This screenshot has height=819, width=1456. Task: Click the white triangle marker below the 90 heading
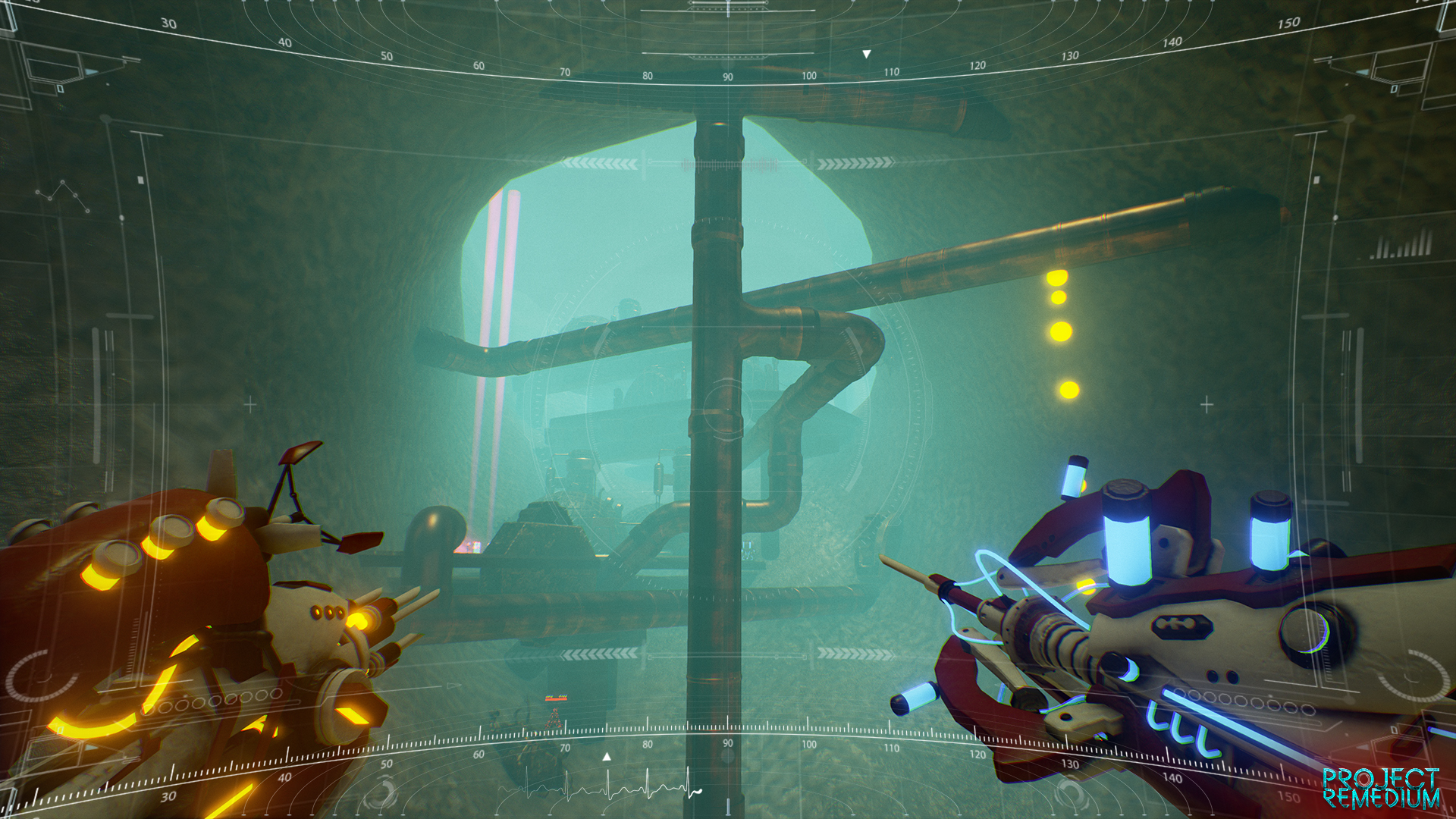point(606,757)
